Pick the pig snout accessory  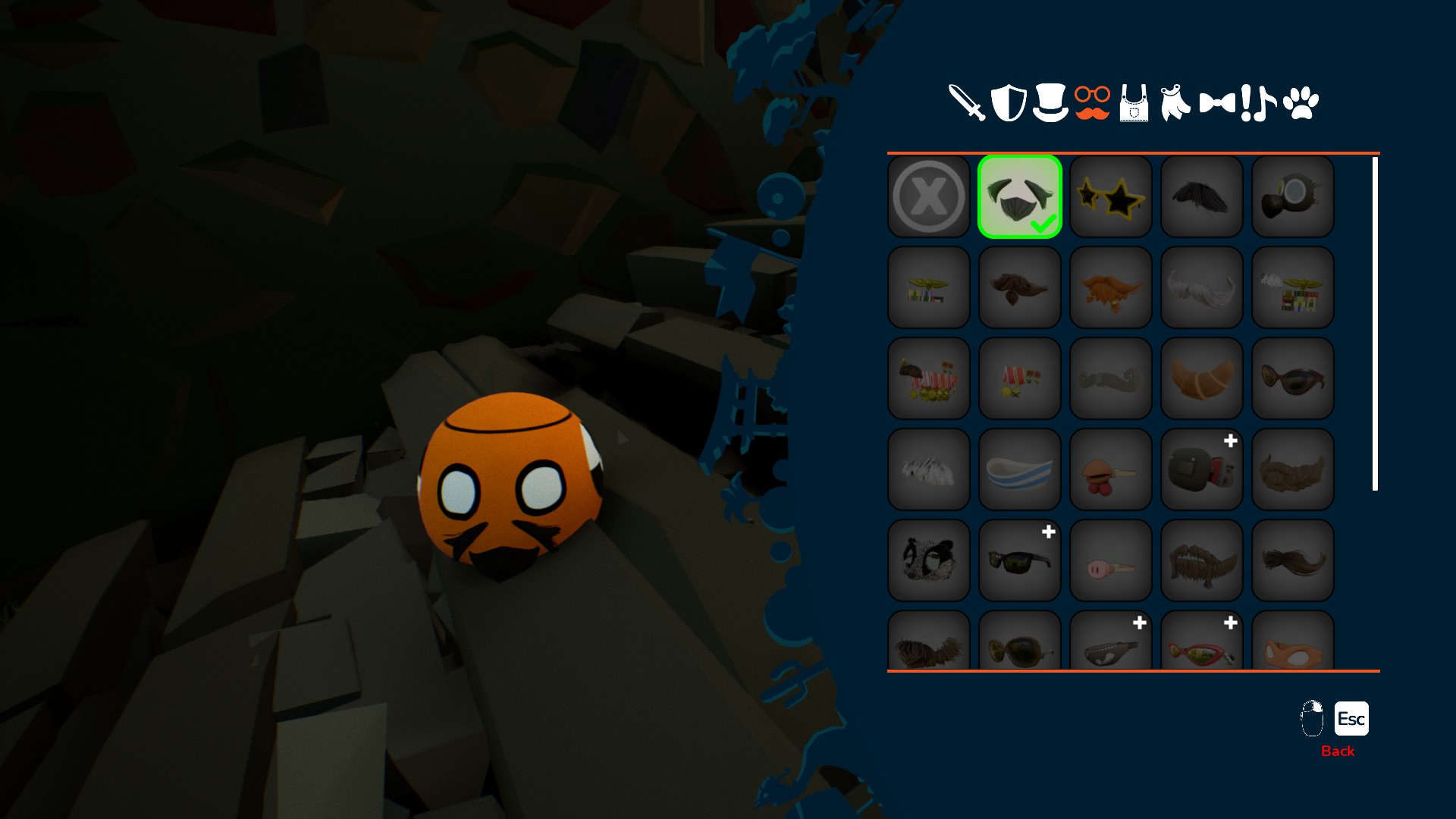pos(1111,560)
